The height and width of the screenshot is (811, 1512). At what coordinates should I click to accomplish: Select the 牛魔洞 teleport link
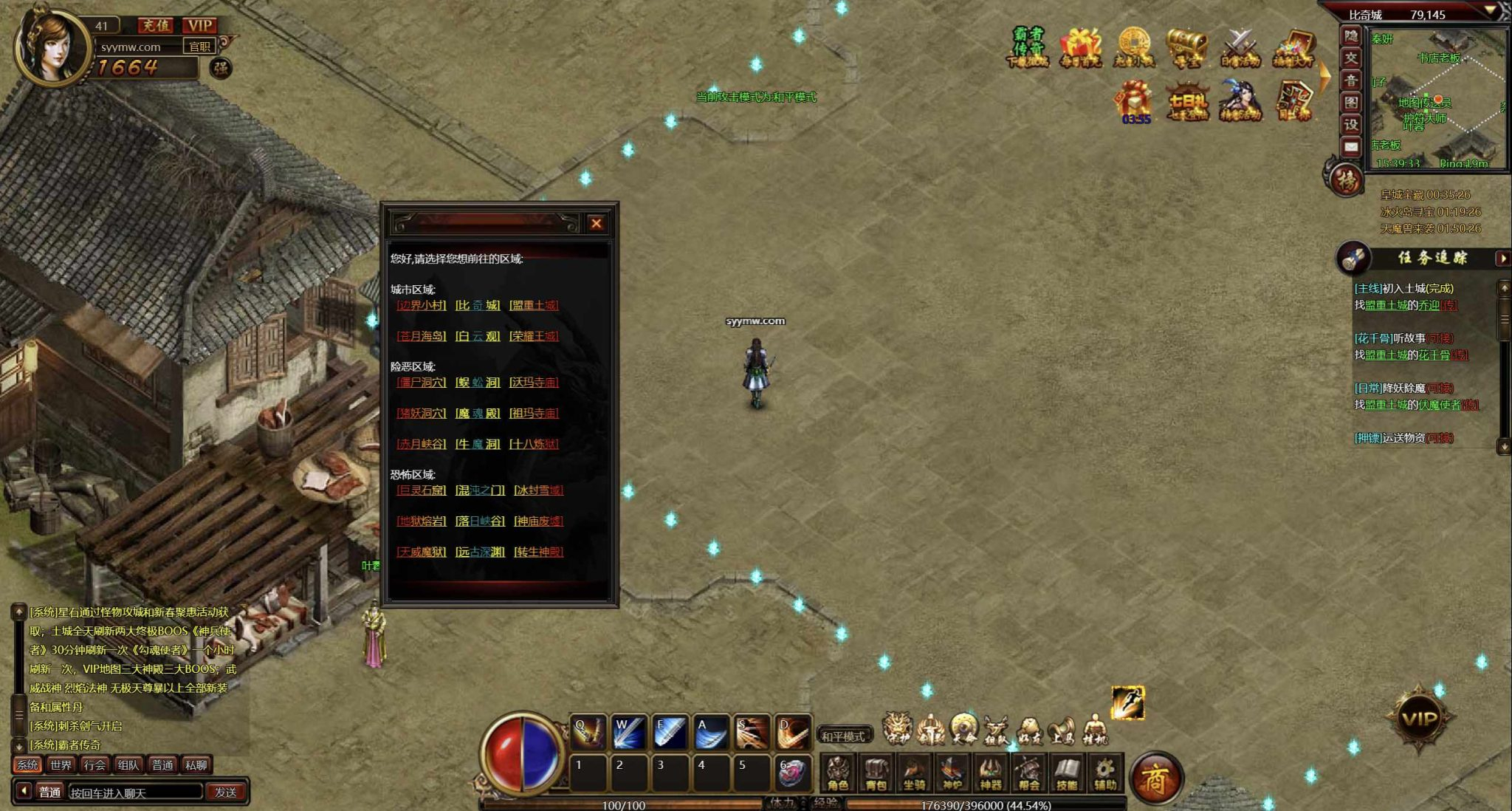(x=478, y=444)
